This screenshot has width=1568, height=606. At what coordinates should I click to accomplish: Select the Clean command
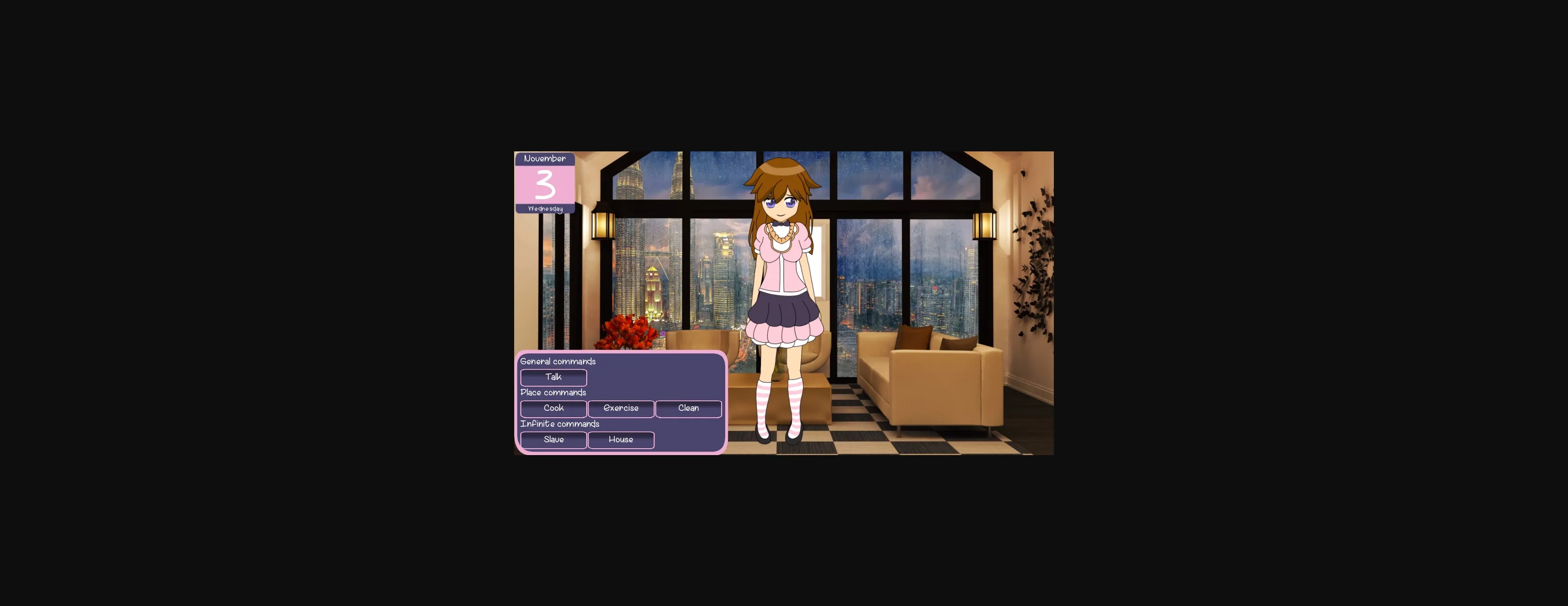point(688,409)
